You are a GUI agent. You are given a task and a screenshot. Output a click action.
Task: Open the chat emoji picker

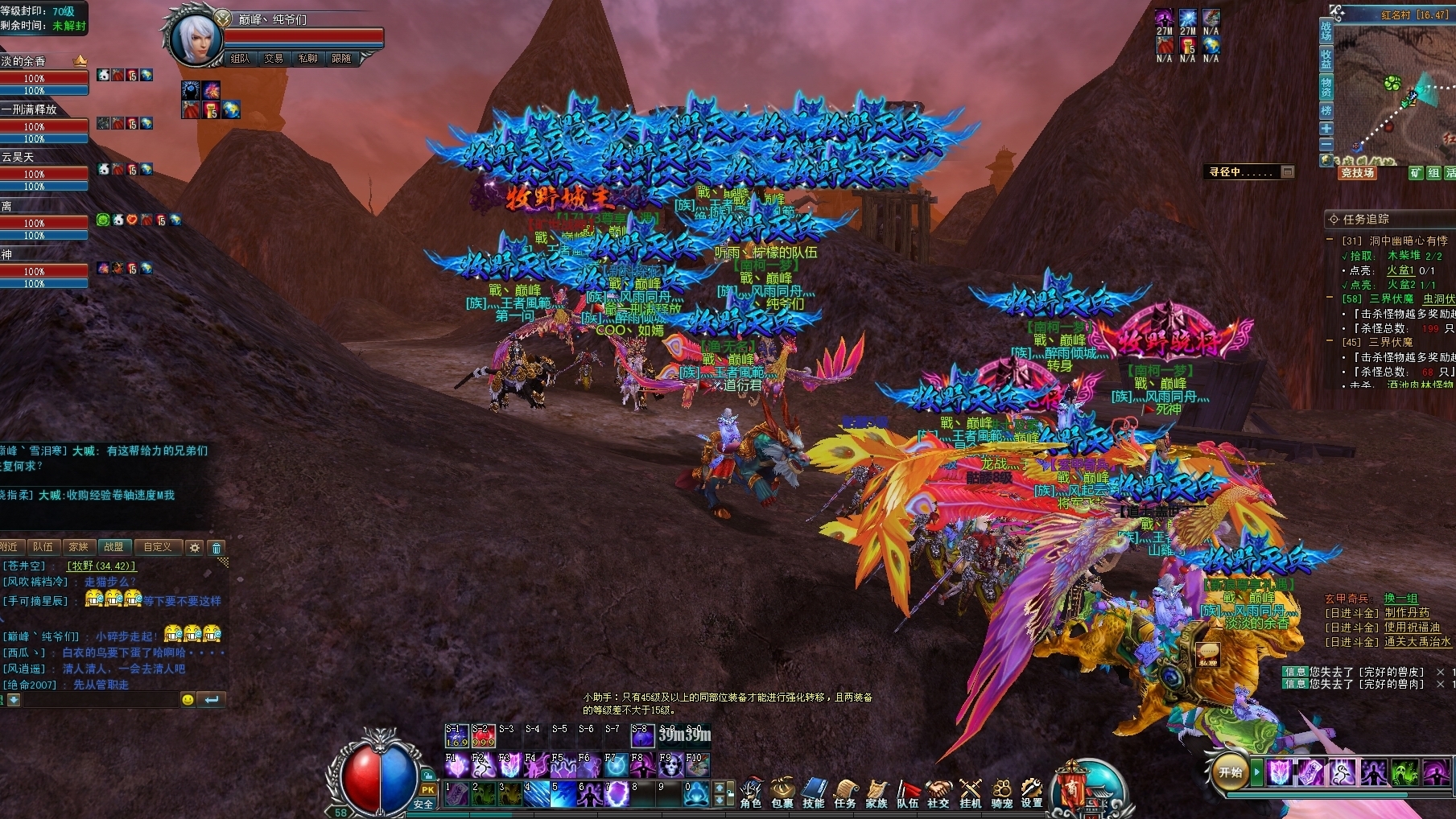[x=188, y=700]
